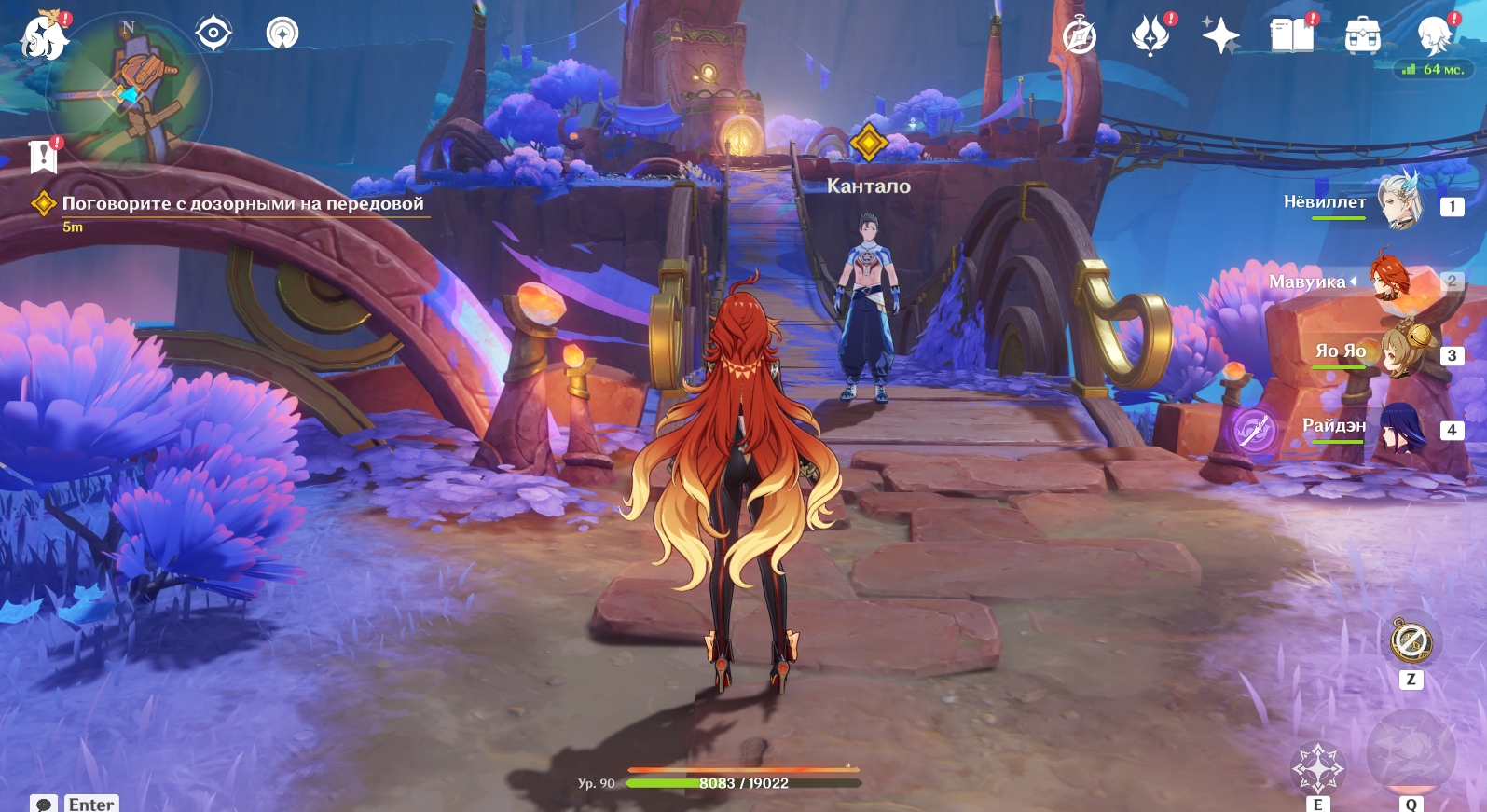Open the Paimon main menu
This screenshot has width=1487, height=812.
(x=43, y=37)
